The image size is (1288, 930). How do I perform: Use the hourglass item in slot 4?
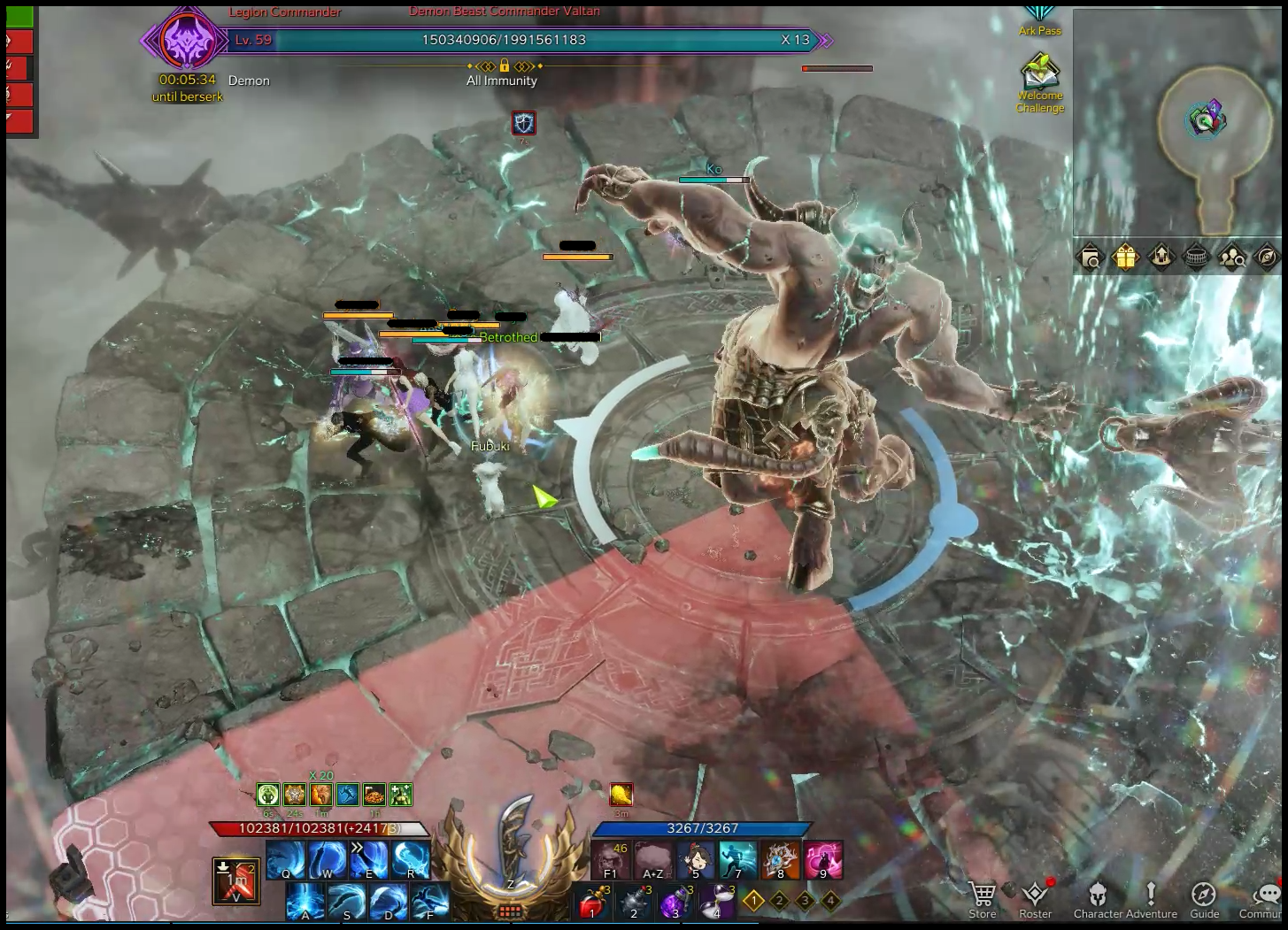click(717, 902)
